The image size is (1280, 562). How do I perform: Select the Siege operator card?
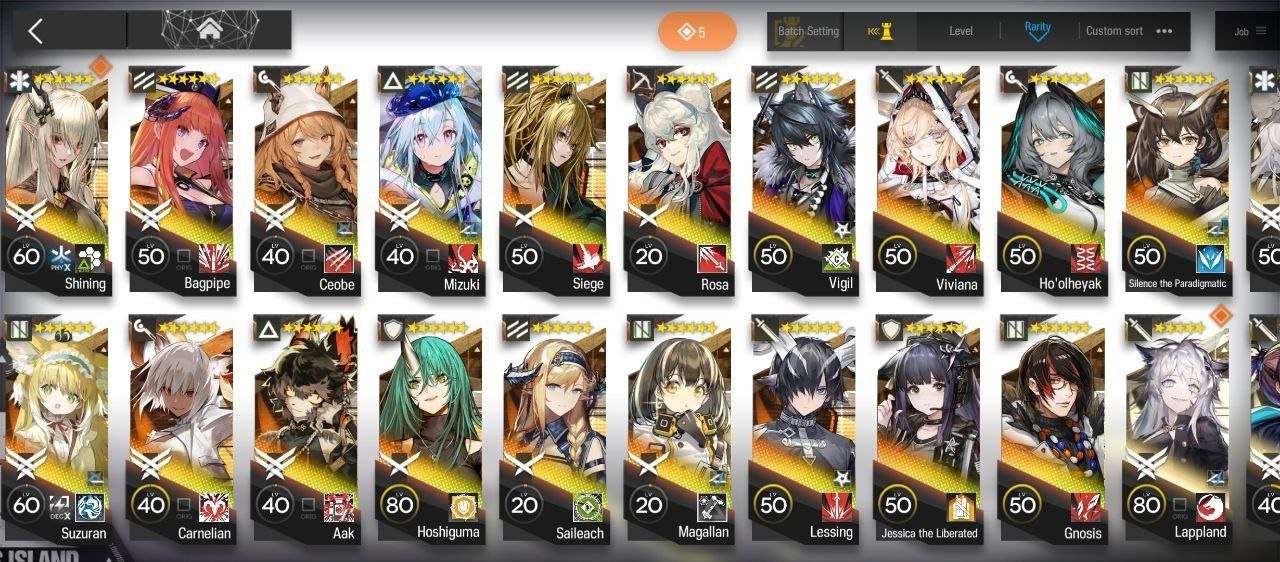coord(554,180)
